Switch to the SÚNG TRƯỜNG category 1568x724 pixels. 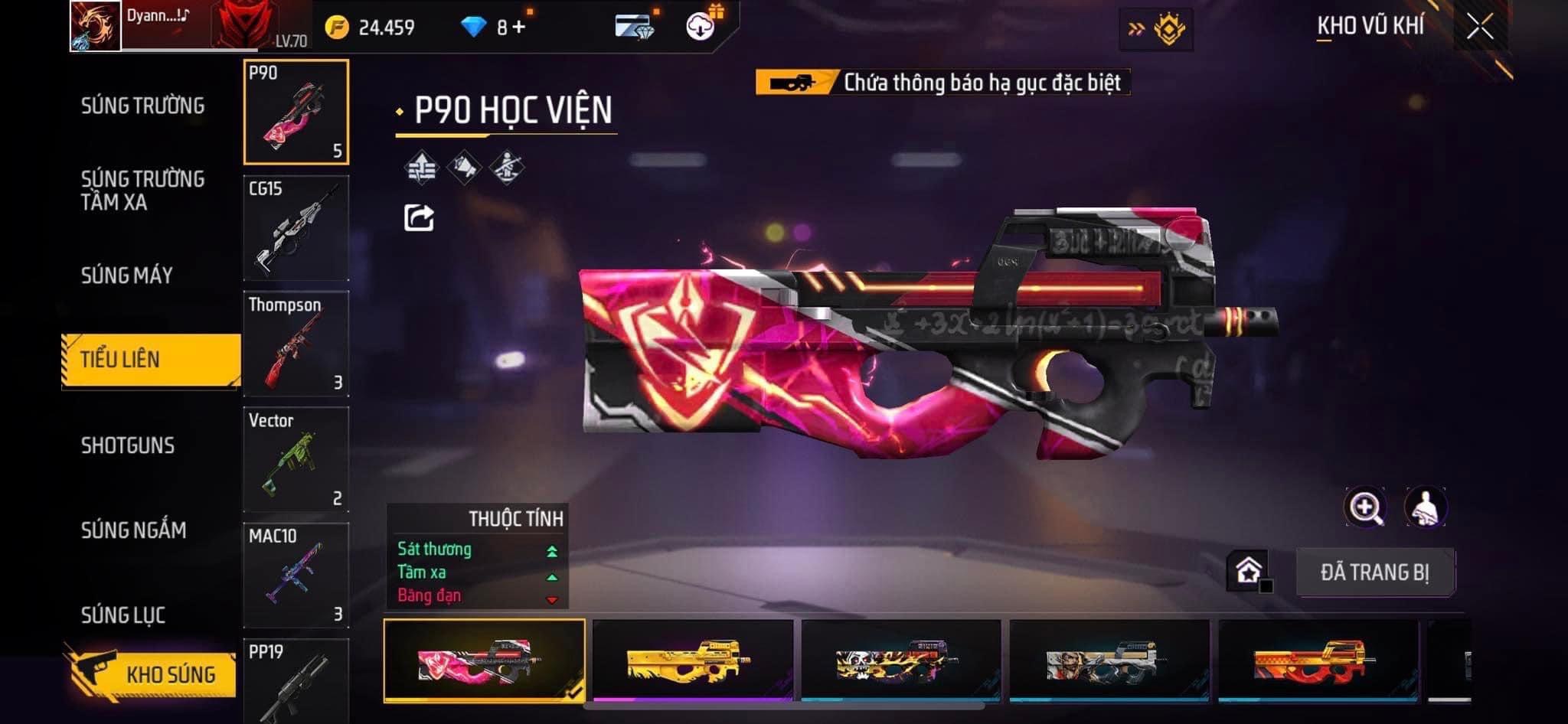(x=142, y=106)
